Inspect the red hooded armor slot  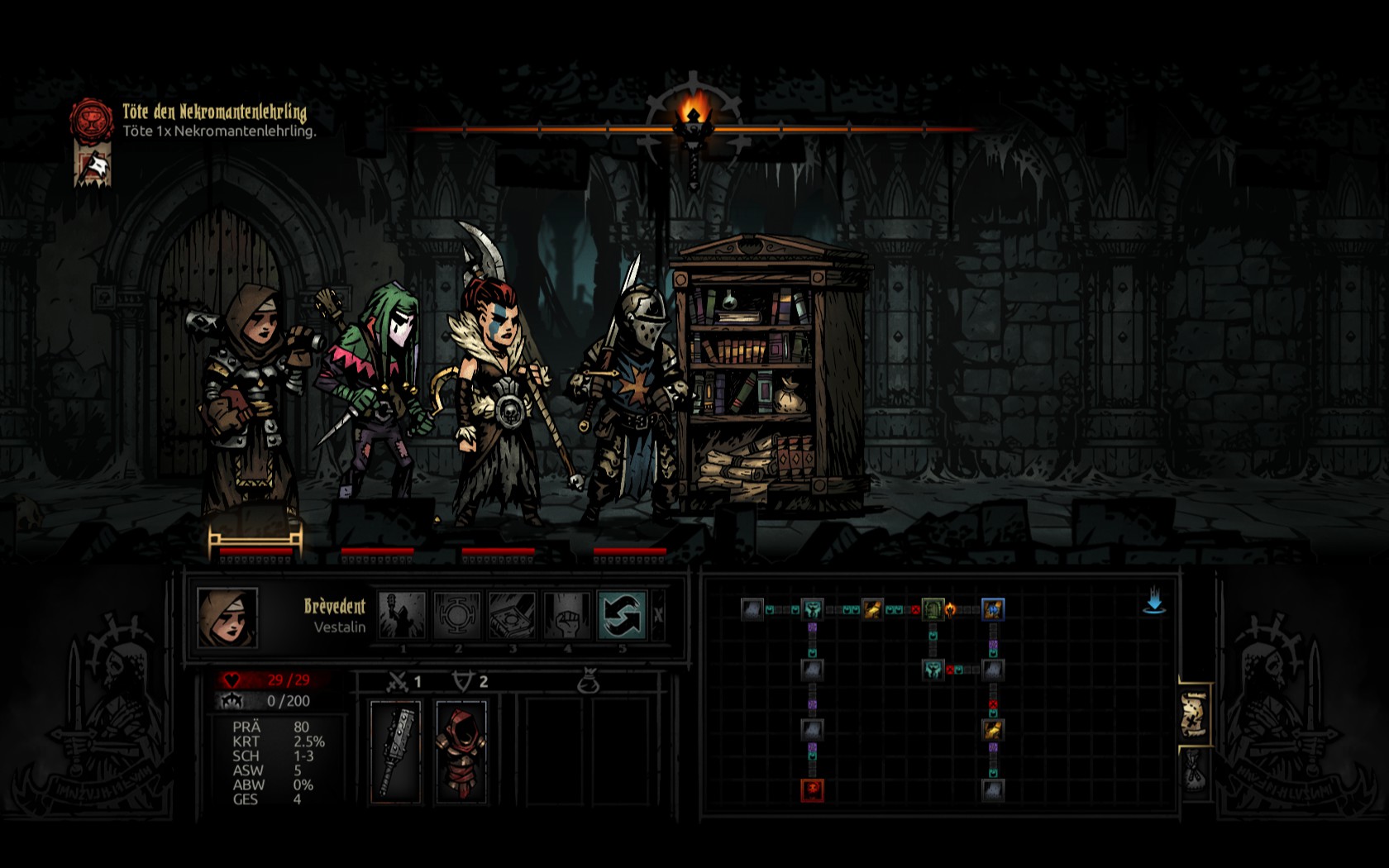[461, 751]
